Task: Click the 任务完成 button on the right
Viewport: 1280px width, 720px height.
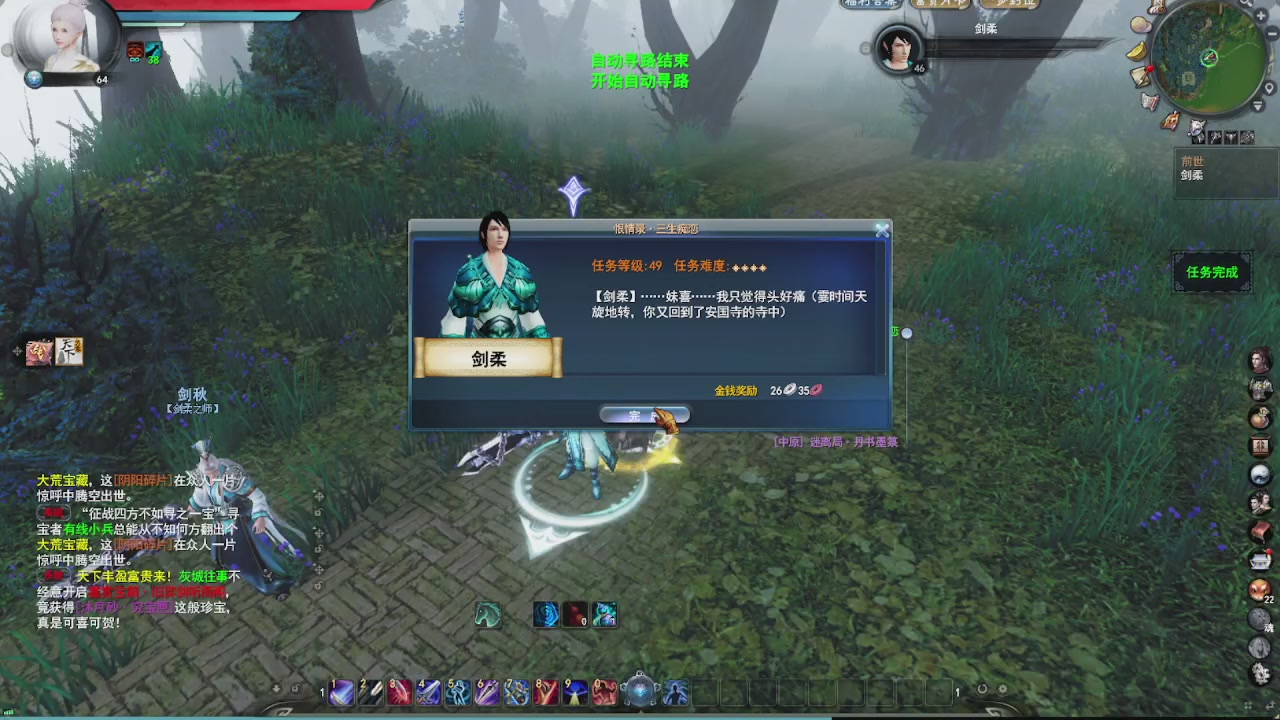Action: [x=1212, y=272]
